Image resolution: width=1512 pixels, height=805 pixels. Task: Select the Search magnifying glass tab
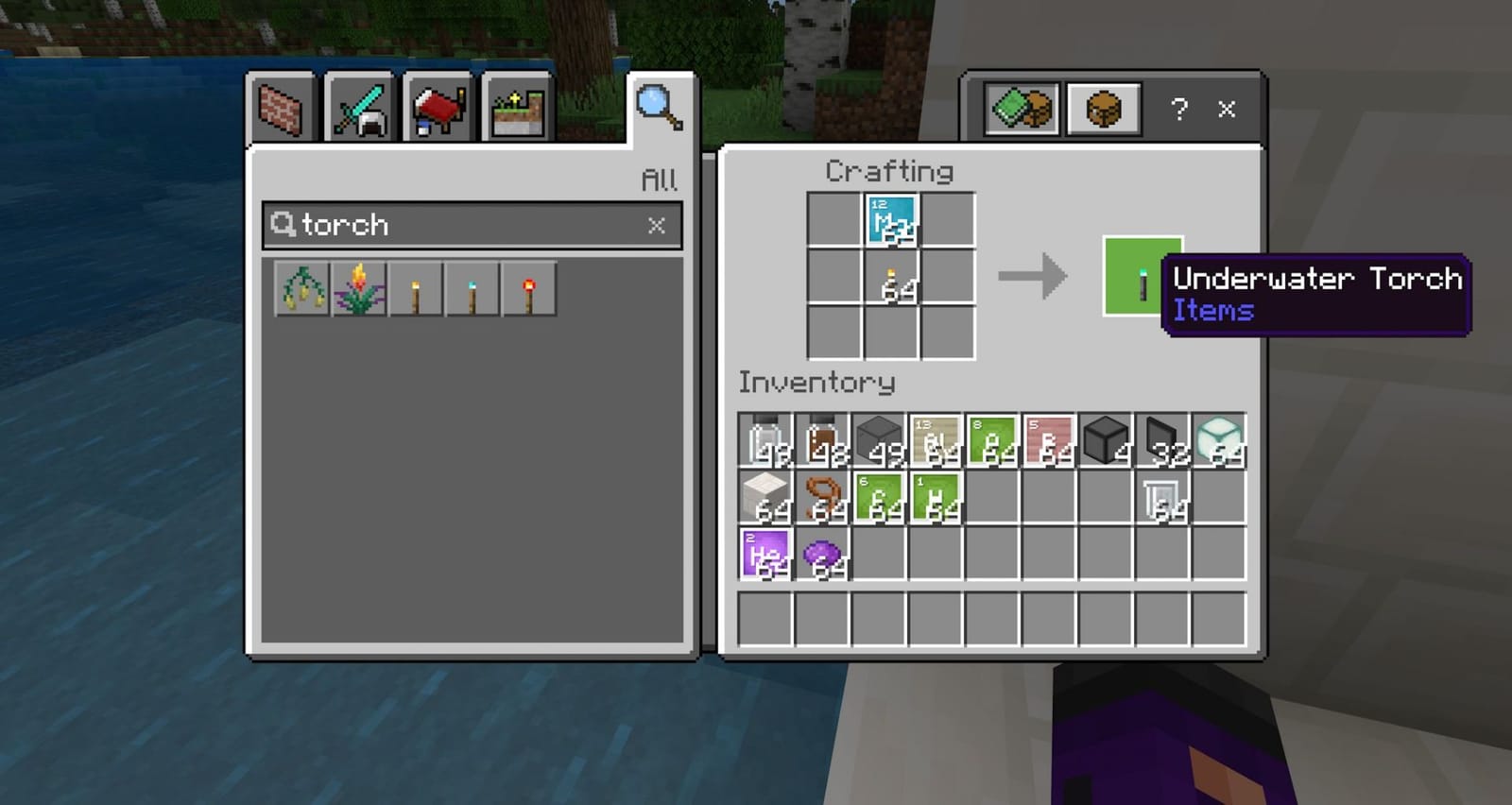pyautogui.click(x=661, y=107)
